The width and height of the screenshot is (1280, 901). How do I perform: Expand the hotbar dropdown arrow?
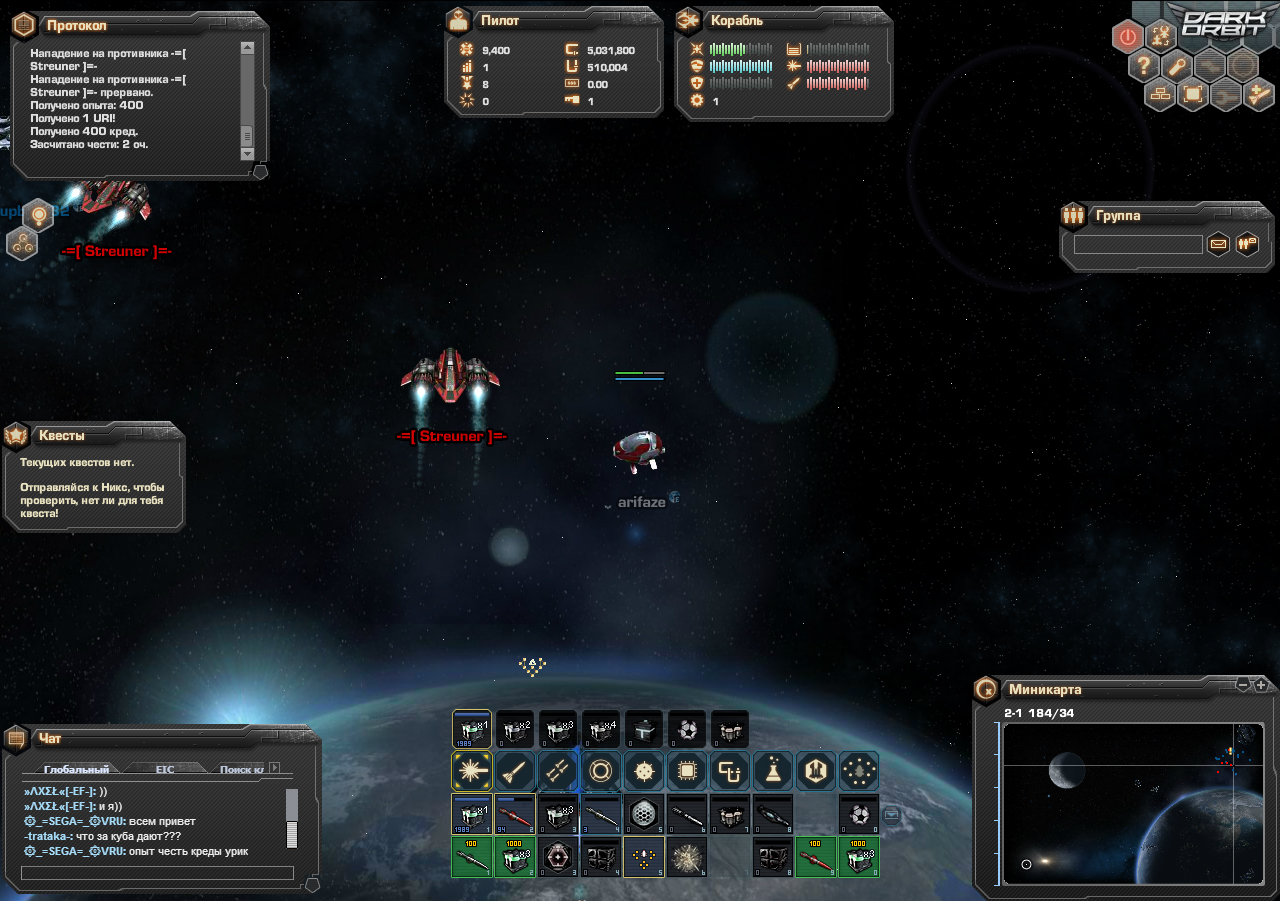(892, 814)
